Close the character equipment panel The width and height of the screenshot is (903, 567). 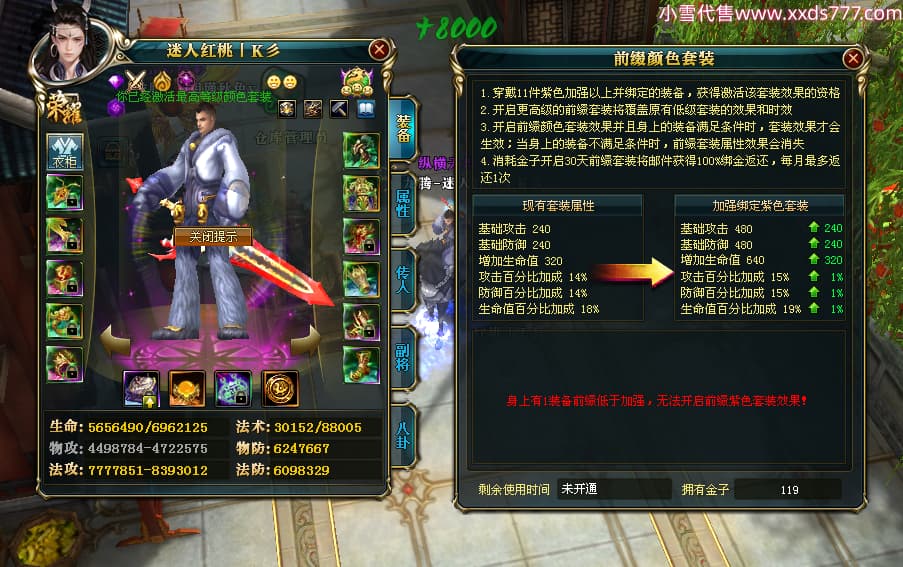pyautogui.click(x=379, y=49)
